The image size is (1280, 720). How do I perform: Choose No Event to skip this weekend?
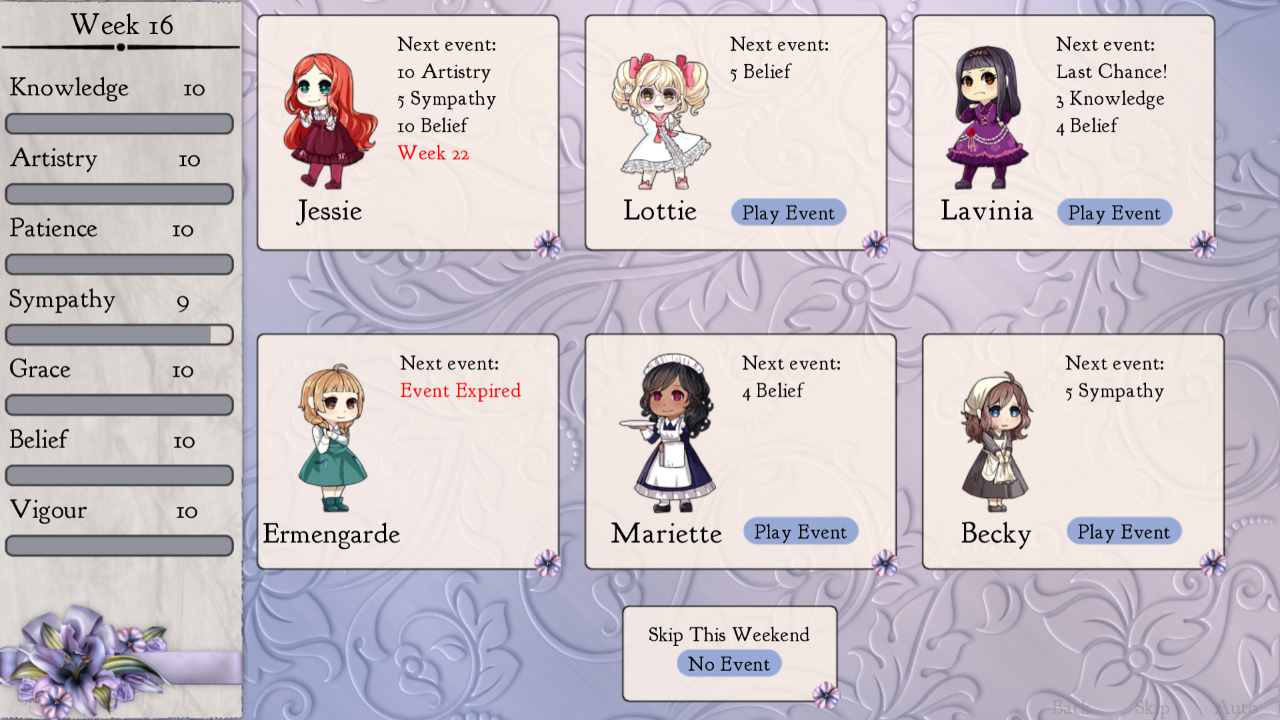(x=729, y=663)
